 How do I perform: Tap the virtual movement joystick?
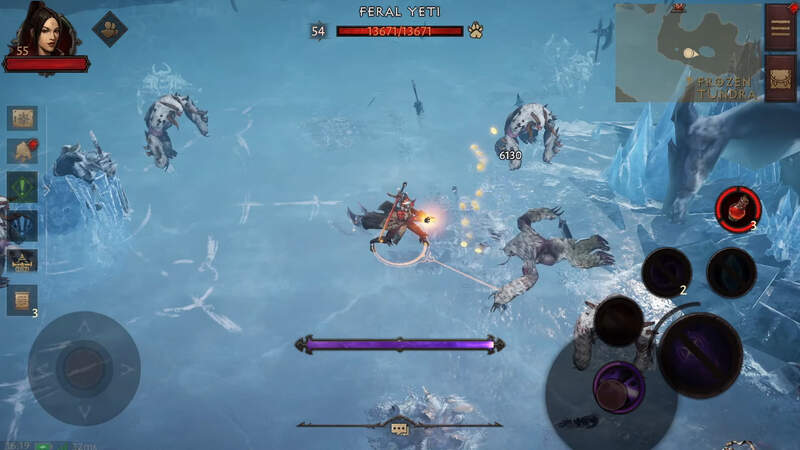84,368
